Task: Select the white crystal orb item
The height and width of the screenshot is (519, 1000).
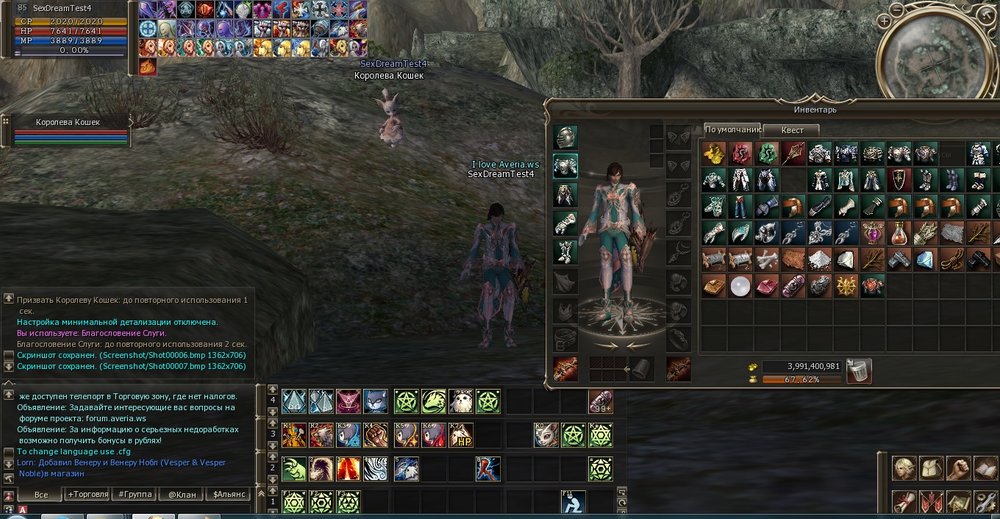Action: [x=740, y=286]
